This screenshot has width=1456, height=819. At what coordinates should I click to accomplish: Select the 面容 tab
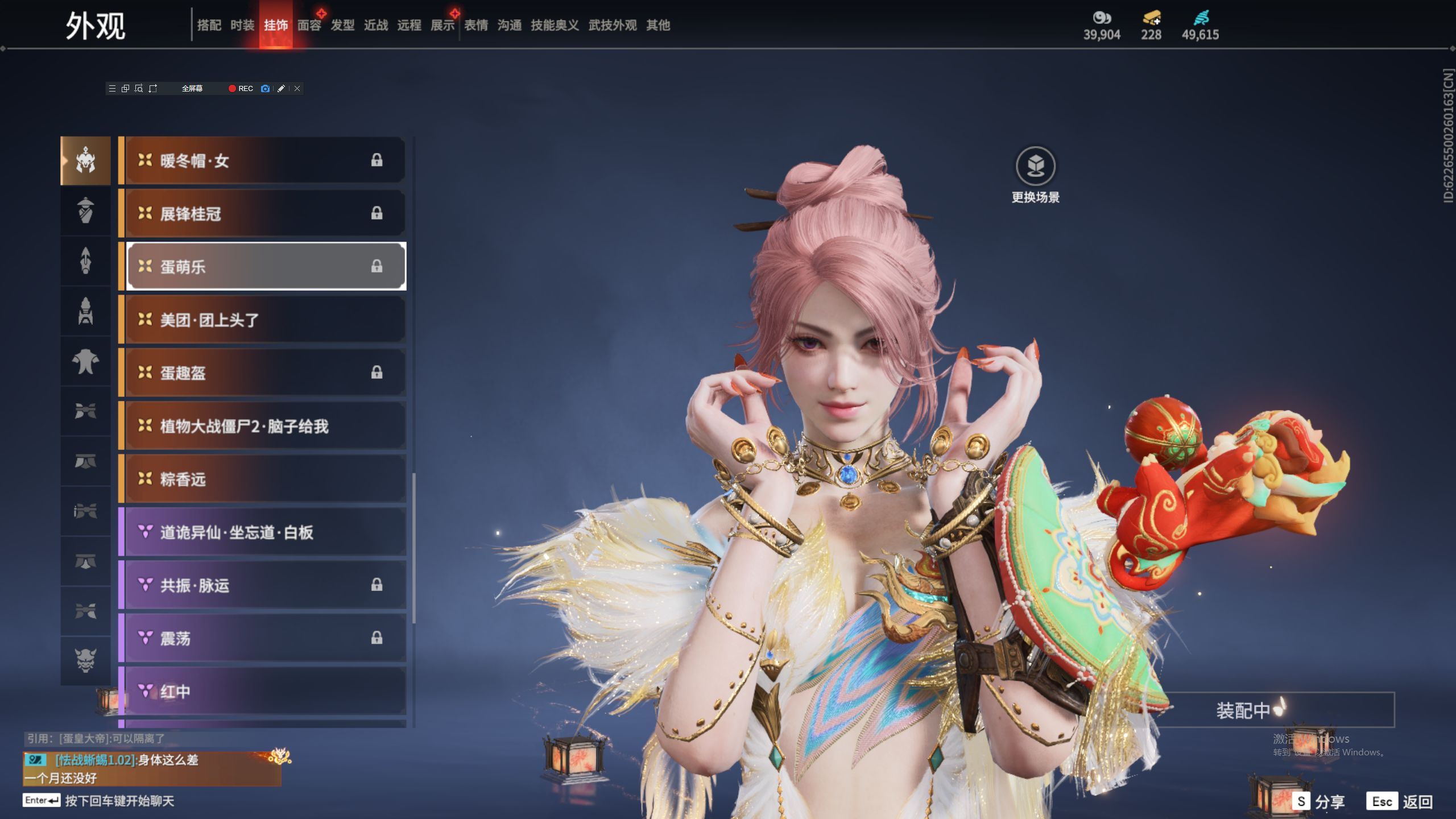(309, 25)
